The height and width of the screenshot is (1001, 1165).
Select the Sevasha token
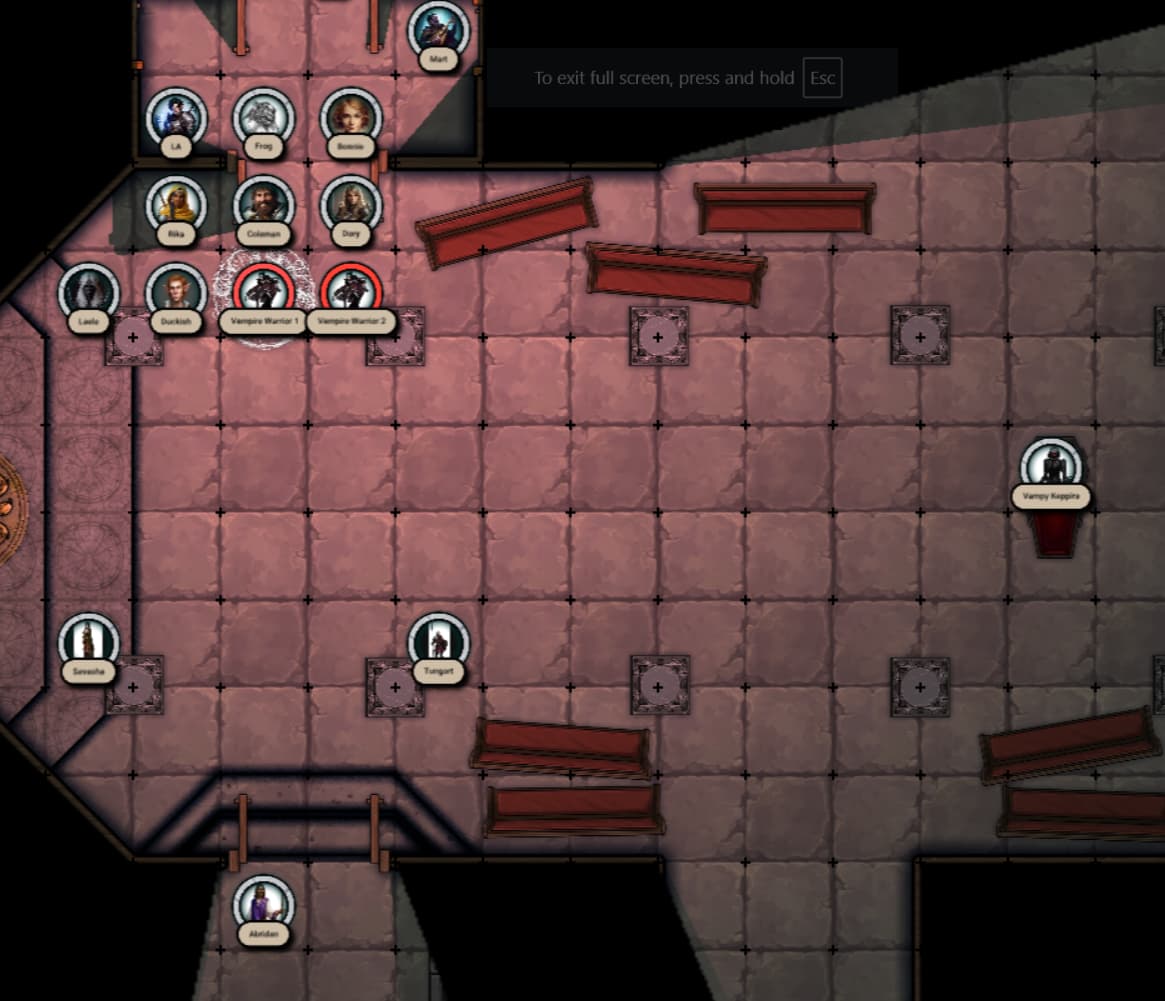click(x=89, y=642)
